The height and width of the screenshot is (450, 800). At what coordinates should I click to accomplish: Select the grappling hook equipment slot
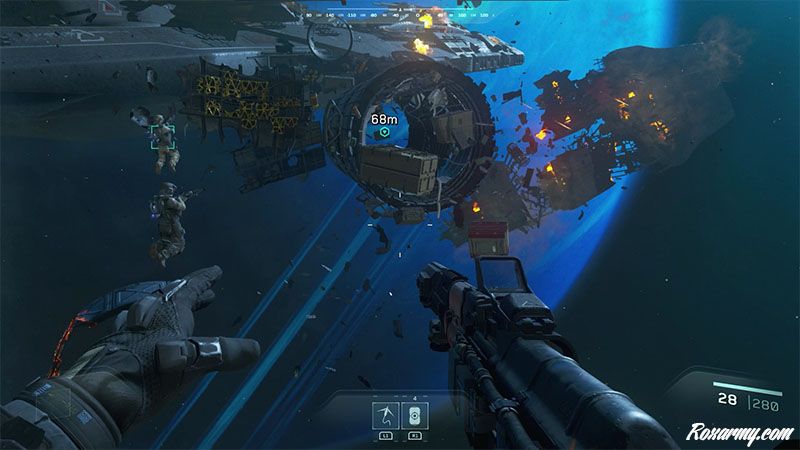(x=382, y=416)
